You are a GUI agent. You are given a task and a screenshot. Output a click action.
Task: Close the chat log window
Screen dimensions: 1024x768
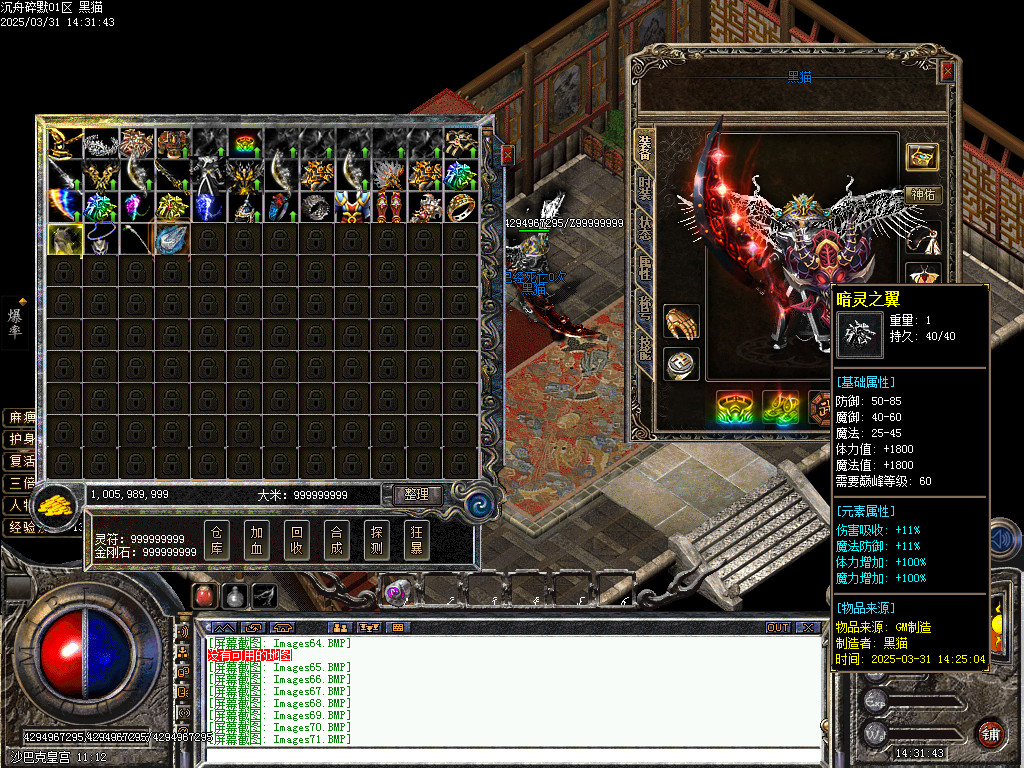point(808,628)
